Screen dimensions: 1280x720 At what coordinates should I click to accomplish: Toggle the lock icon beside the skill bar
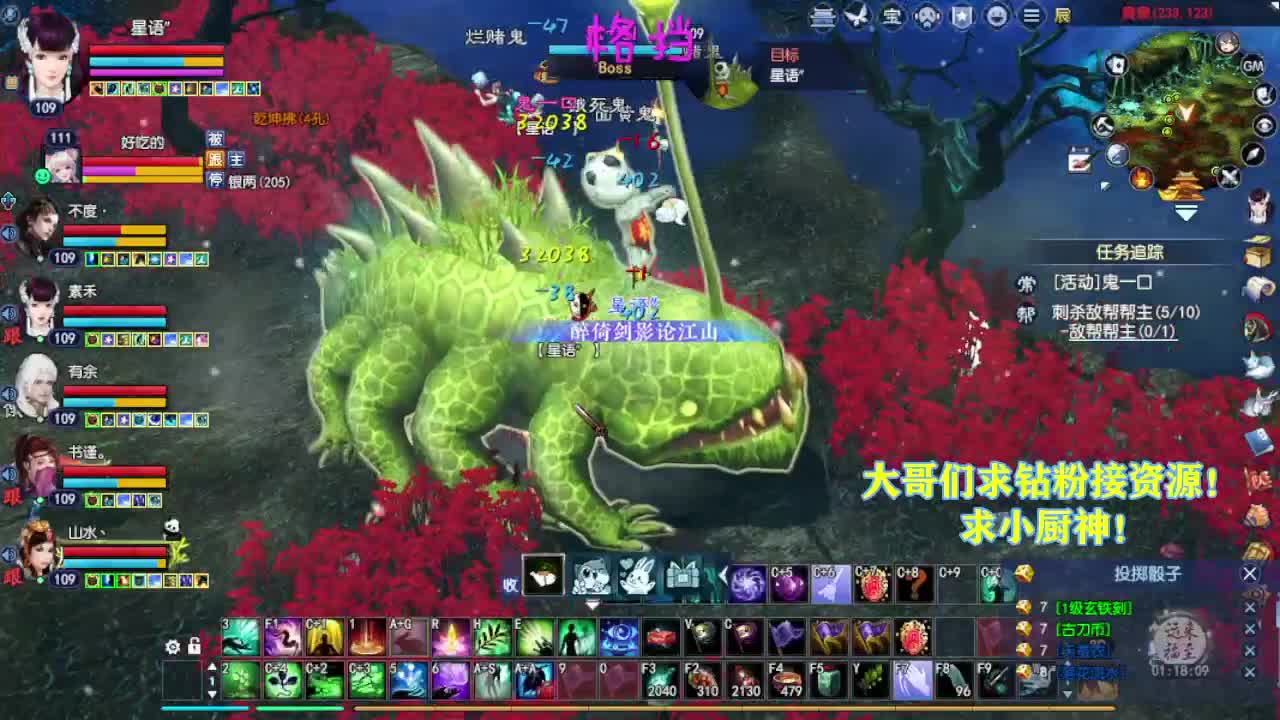coord(194,646)
